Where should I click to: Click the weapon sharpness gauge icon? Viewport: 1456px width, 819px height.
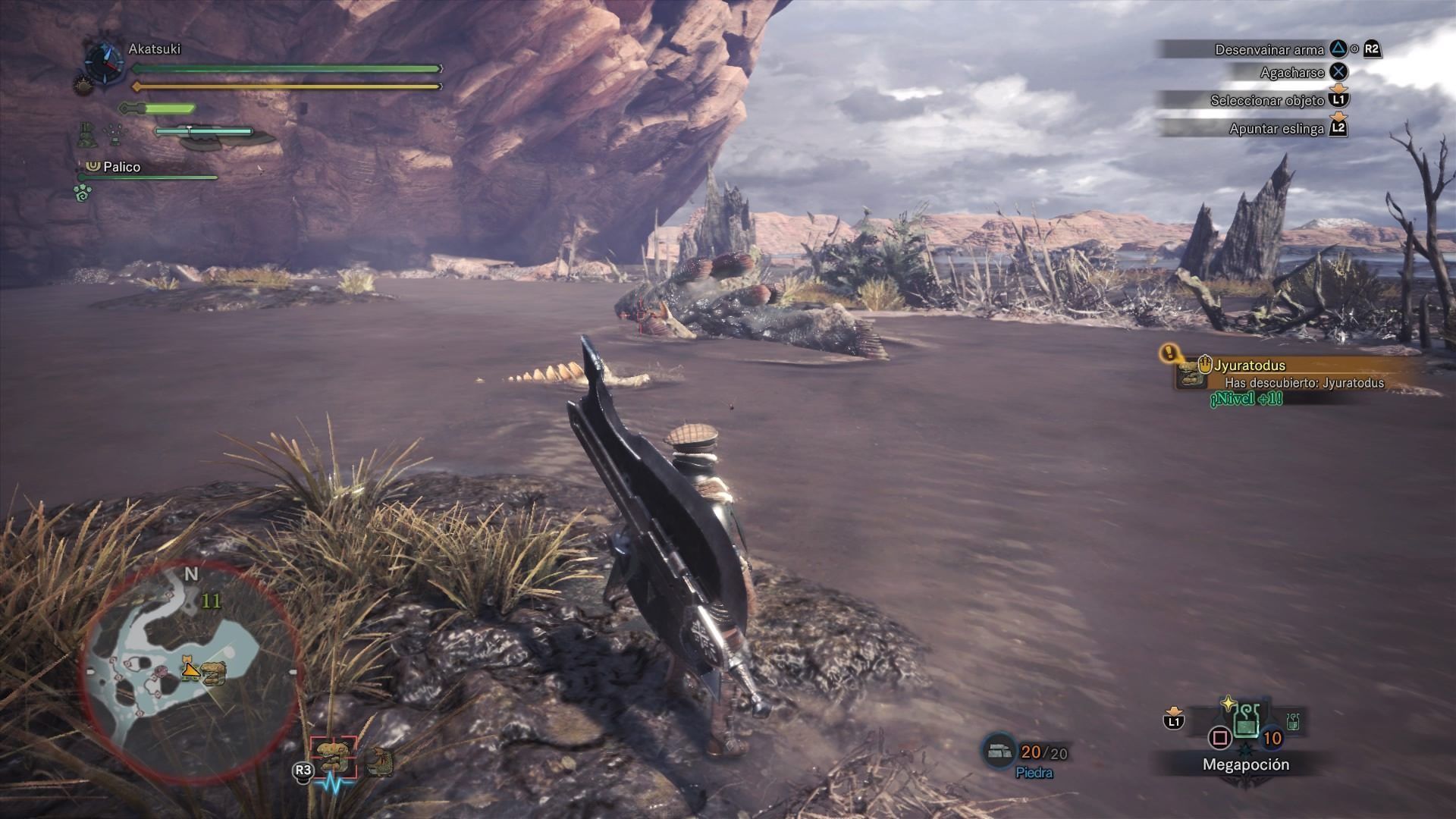pos(158,108)
